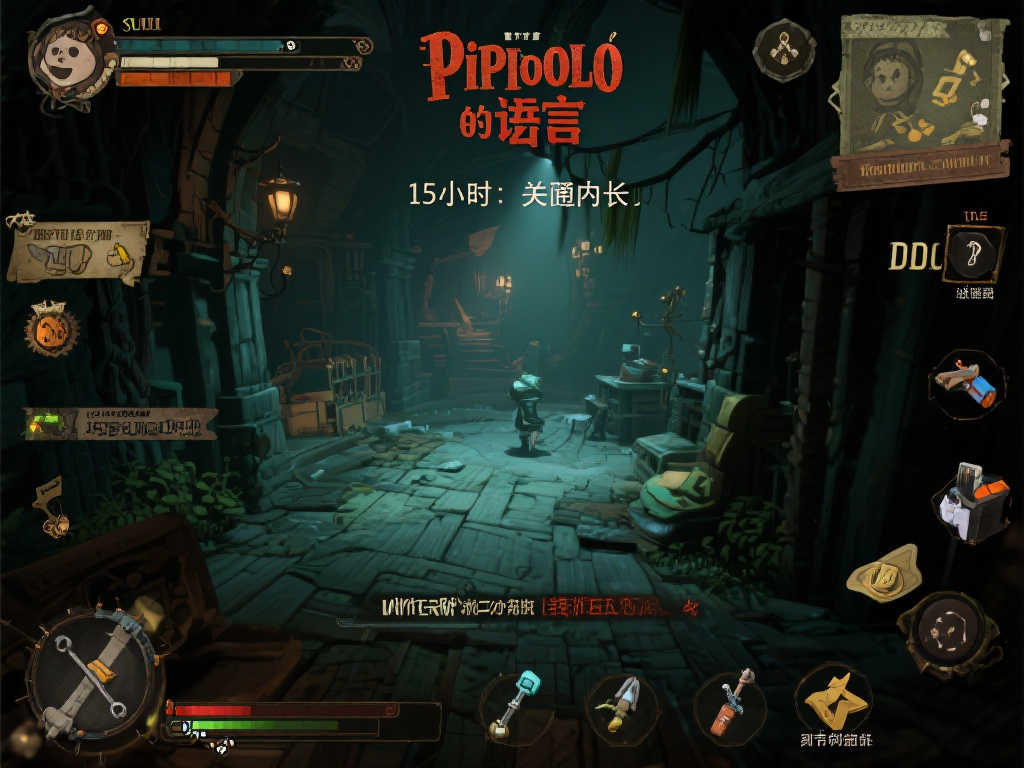Click the orange gear badge icon
1024x768 pixels.
[x=51, y=329]
